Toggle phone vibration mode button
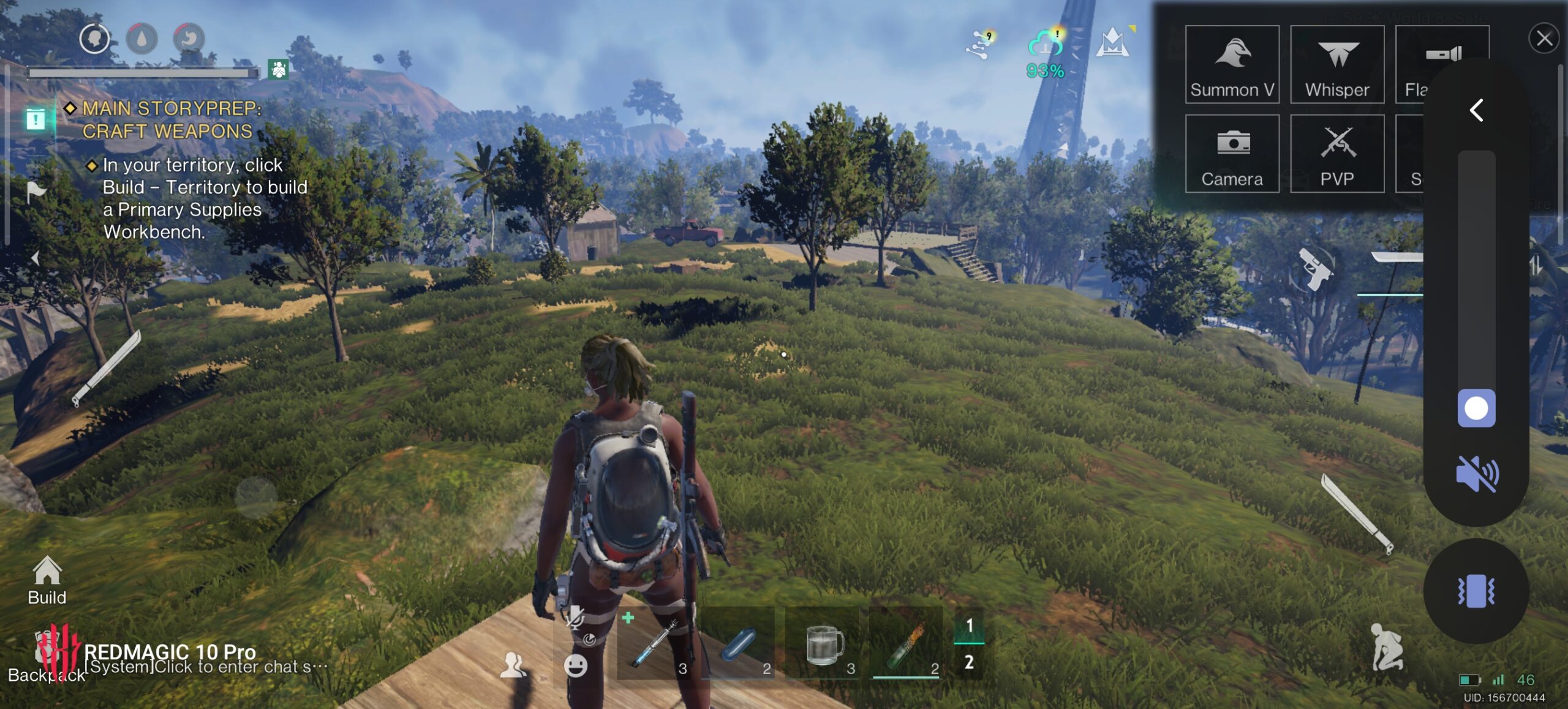 point(1476,591)
